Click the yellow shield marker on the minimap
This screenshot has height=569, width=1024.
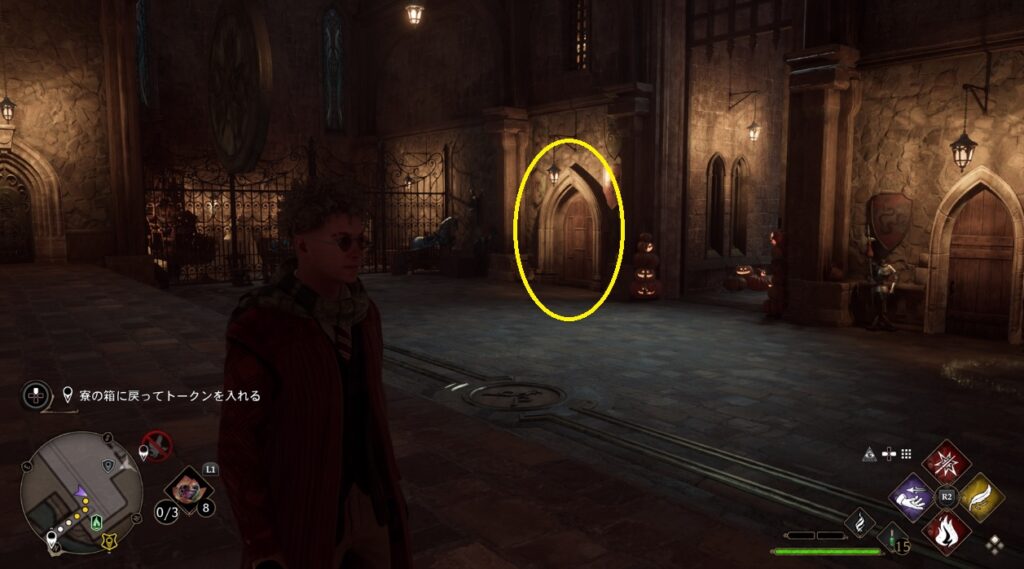pos(108,542)
